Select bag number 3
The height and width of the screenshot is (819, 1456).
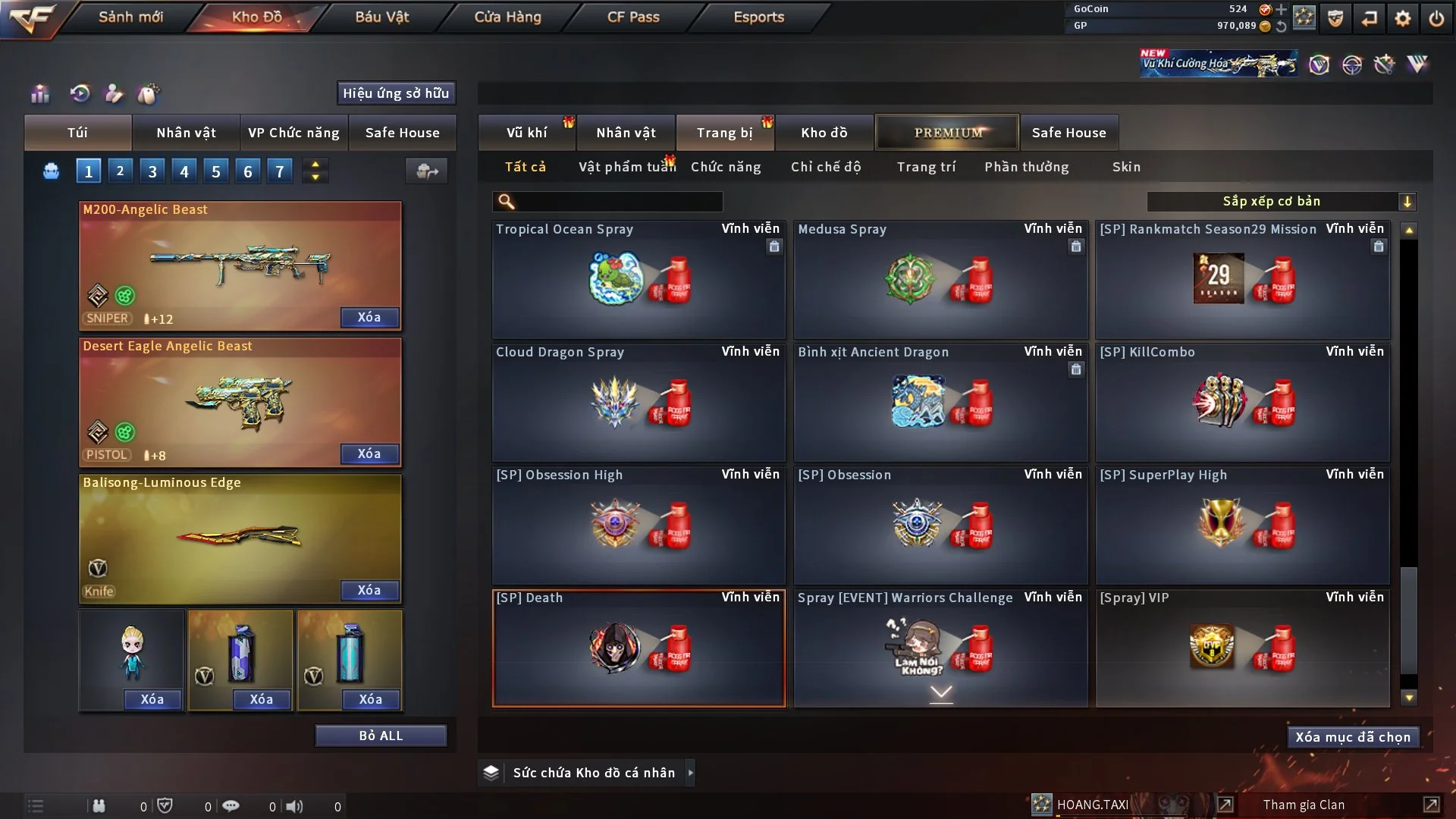pos(152,171)
